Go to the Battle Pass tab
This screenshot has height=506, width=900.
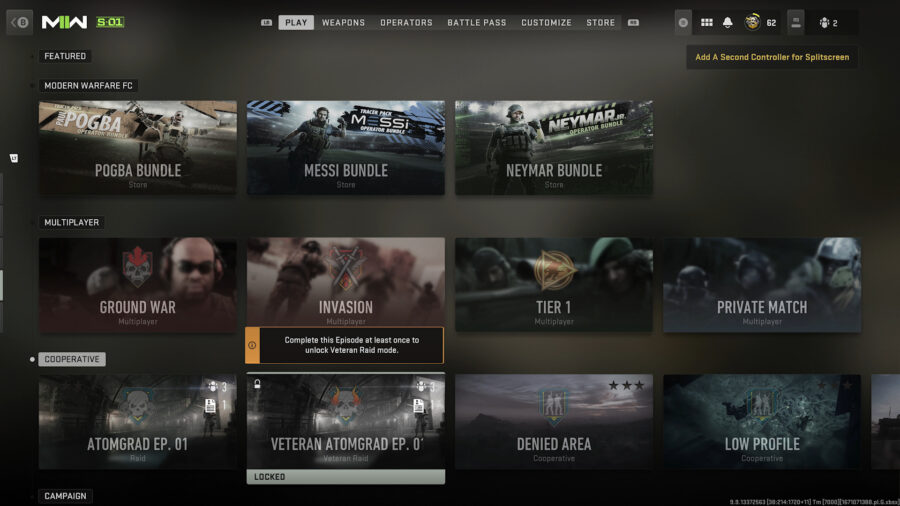476,22
